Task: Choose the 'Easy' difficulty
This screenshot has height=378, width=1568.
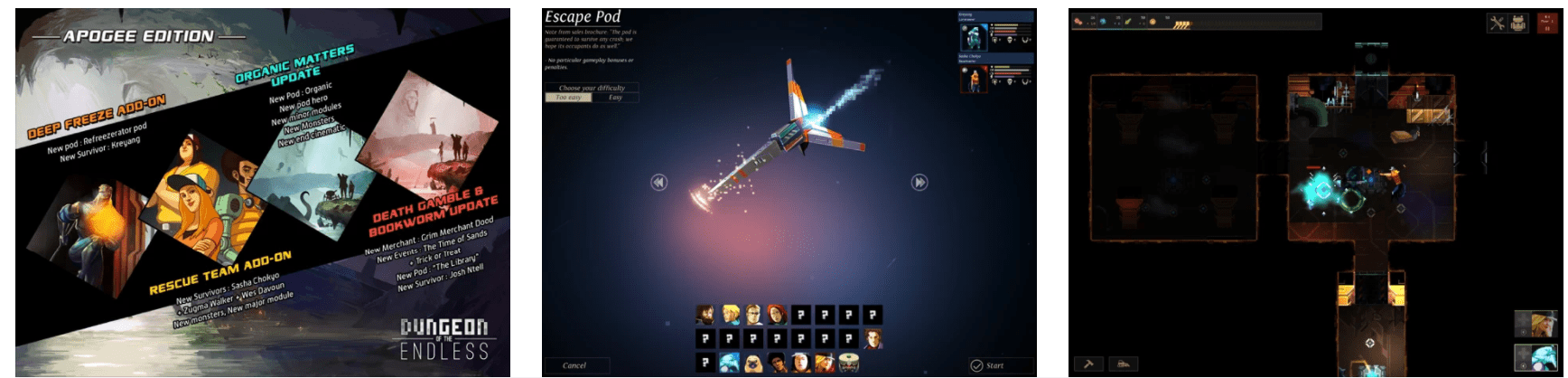Action: click(615, 98)
